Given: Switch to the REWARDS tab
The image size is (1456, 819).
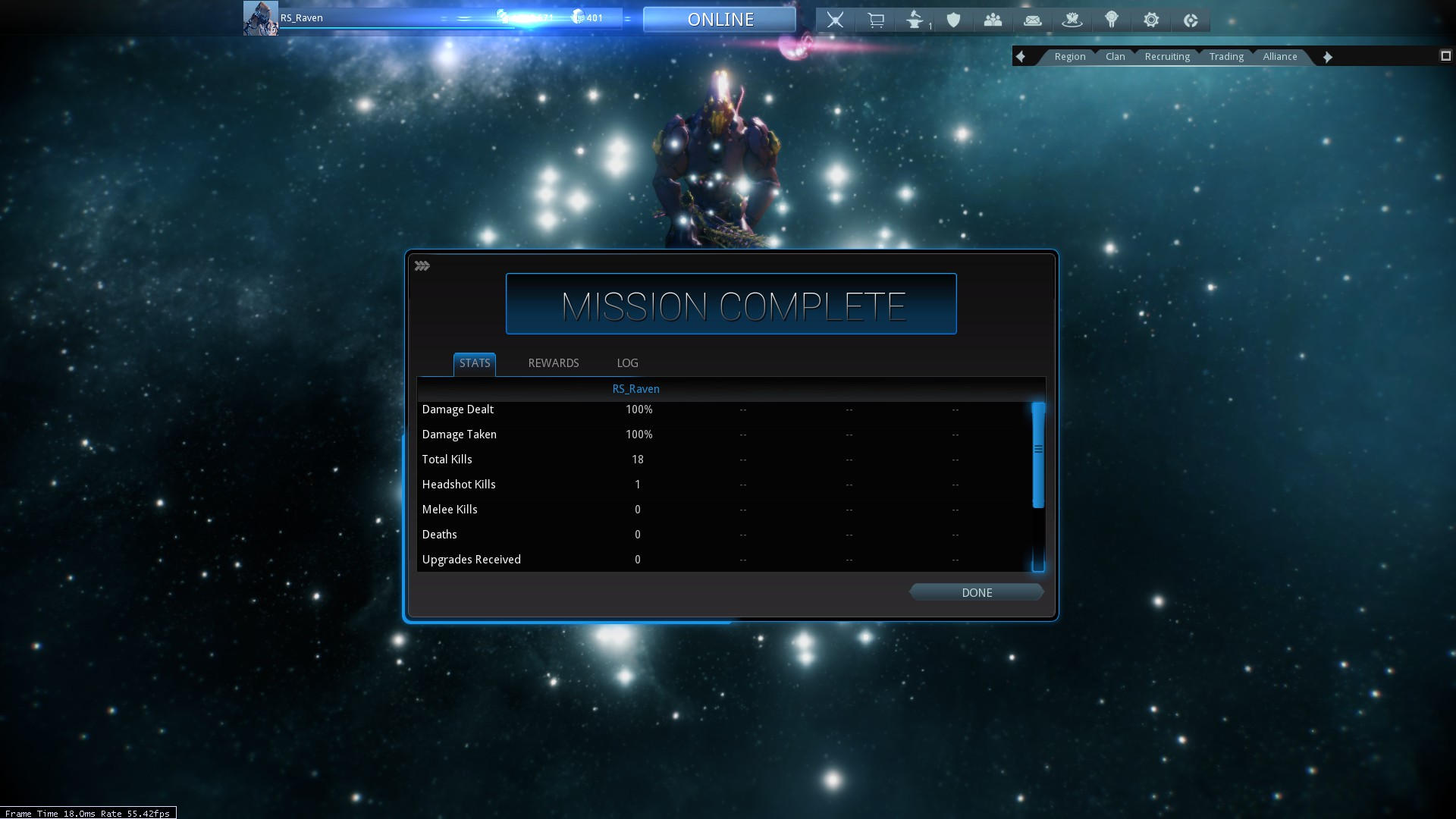Looking at the screenshot, I should pyautogui.click(x=553, y=363).
